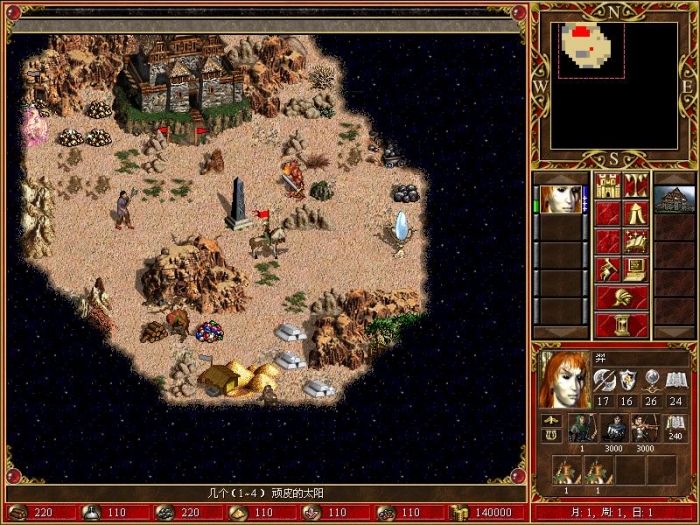Put hero to sleep with tent button
The height and width of the screenshot is (525, 700).
tap(635, 213)
